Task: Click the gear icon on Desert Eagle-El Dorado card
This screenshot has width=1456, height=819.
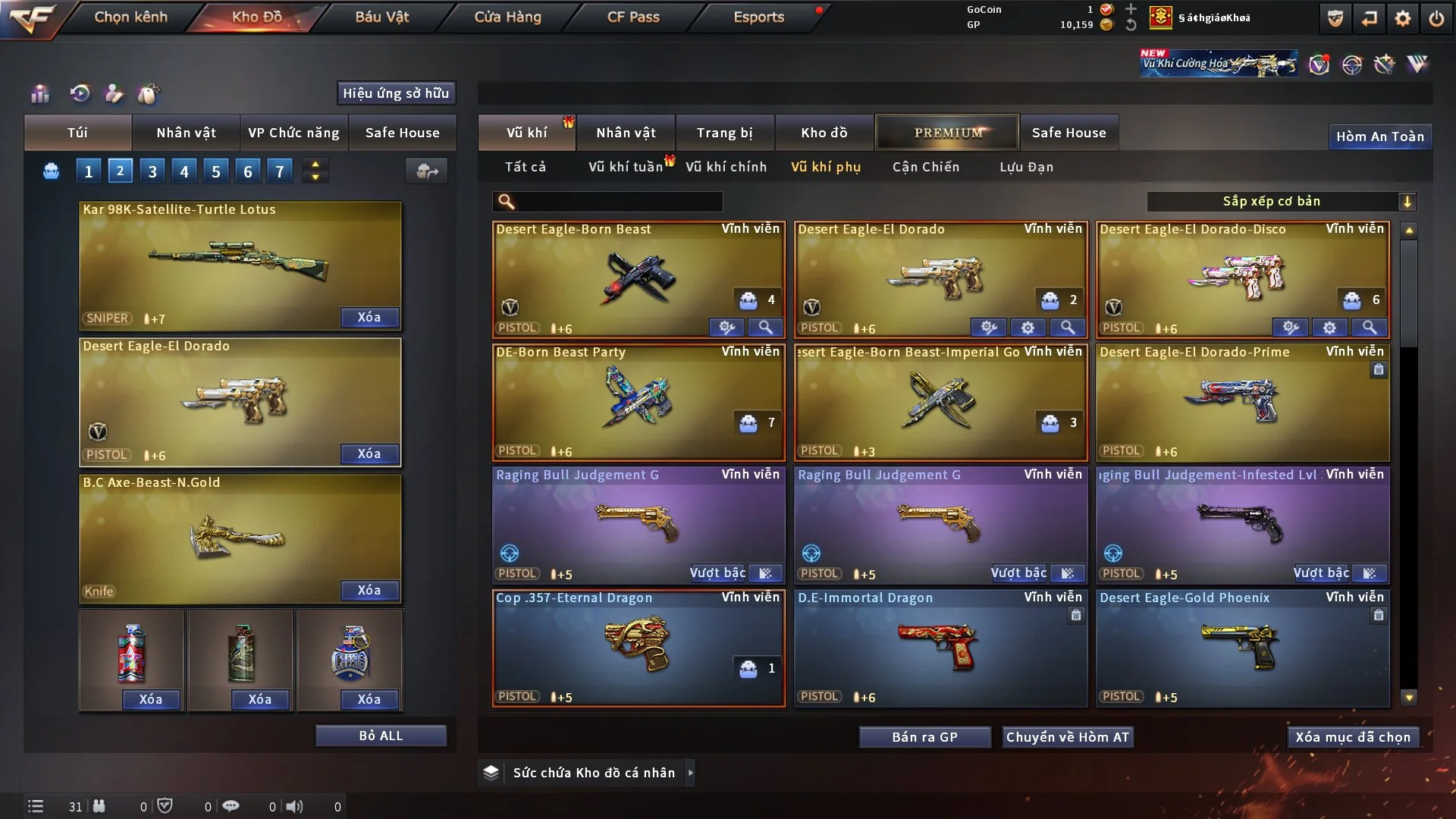Action: pyautogui.click(x=1028, y=328)
